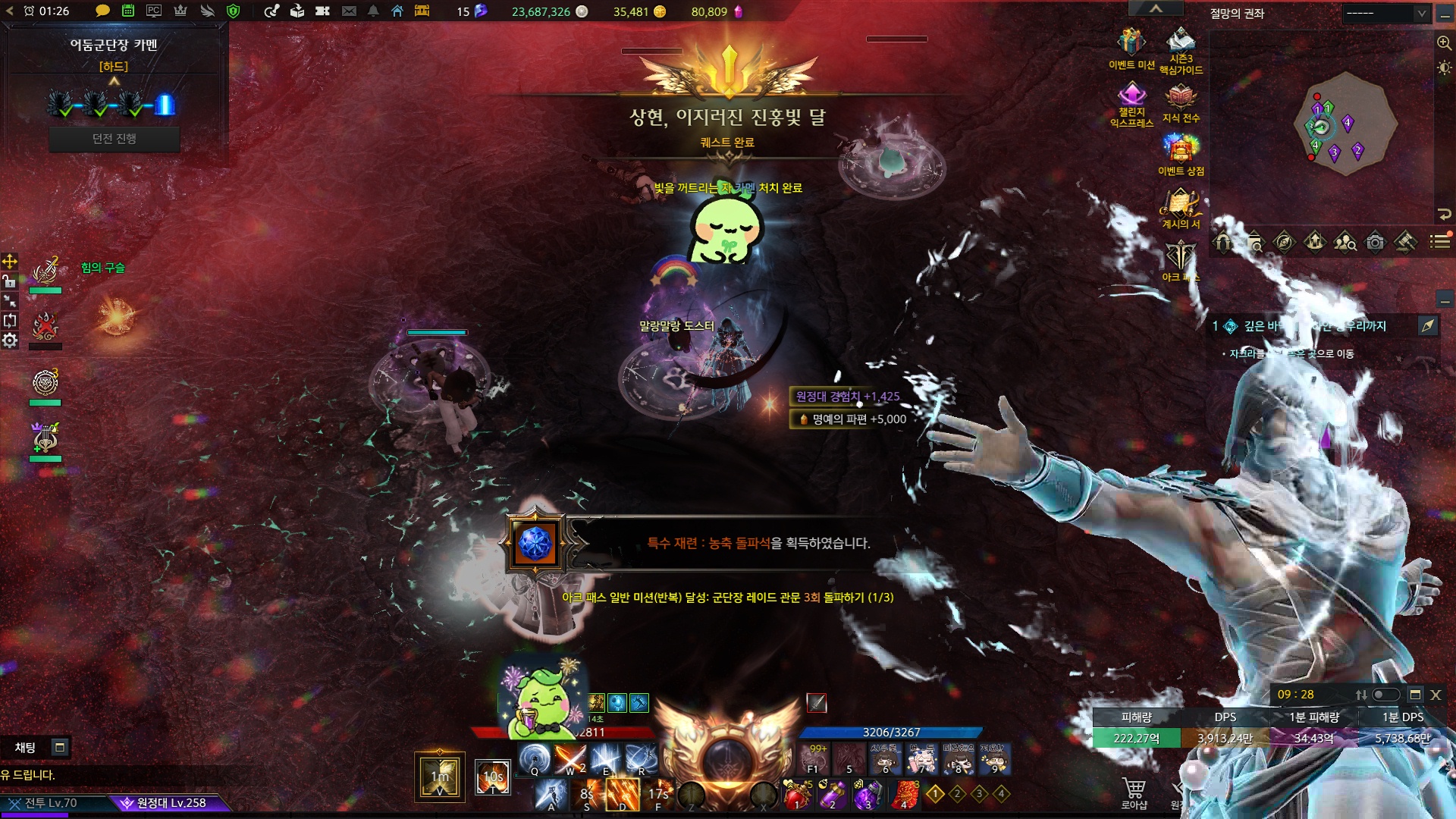The image size is (1456, 819).
Task: Click the pin icon on quest tracker
Action: 1428,326
